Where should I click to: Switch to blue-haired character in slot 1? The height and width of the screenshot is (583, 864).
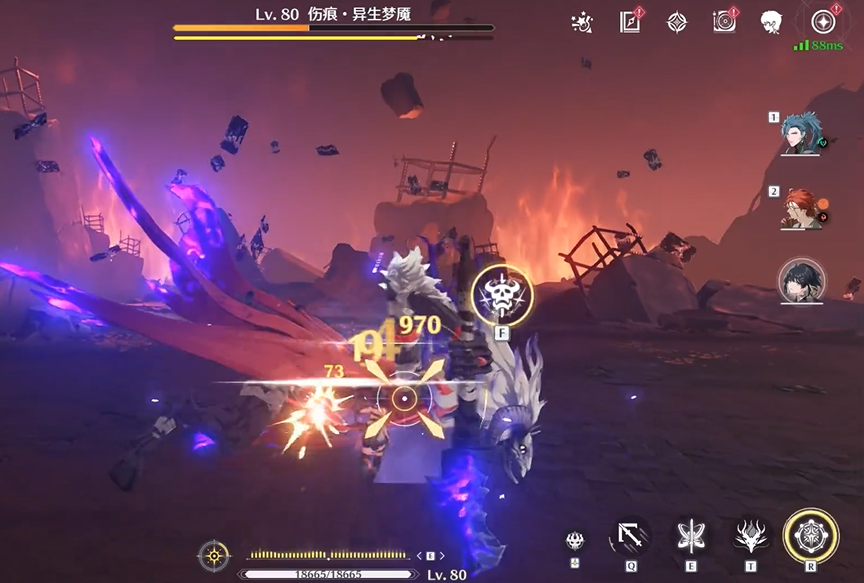(801, 133)
